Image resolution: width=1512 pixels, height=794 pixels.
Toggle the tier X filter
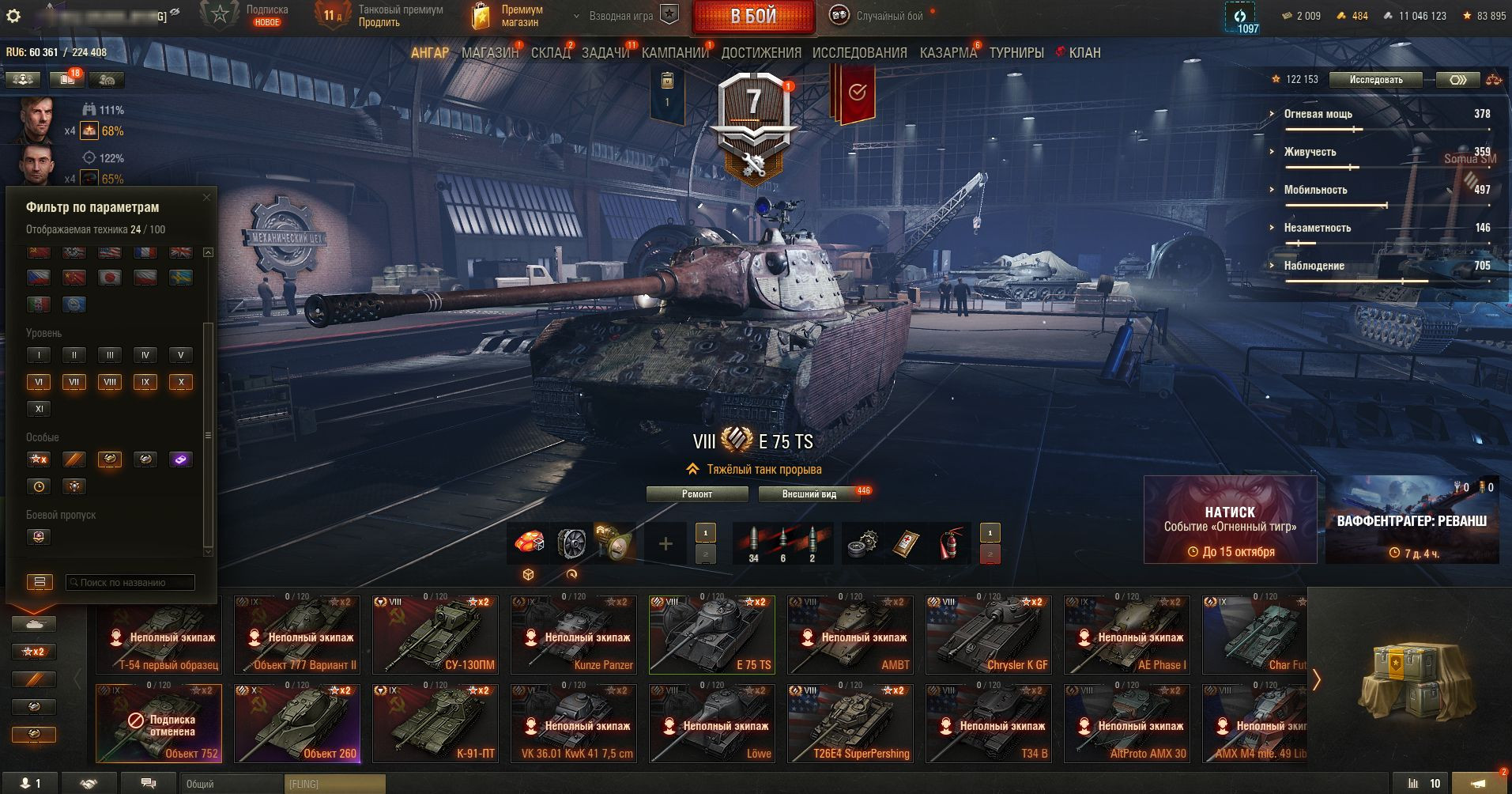181,382
